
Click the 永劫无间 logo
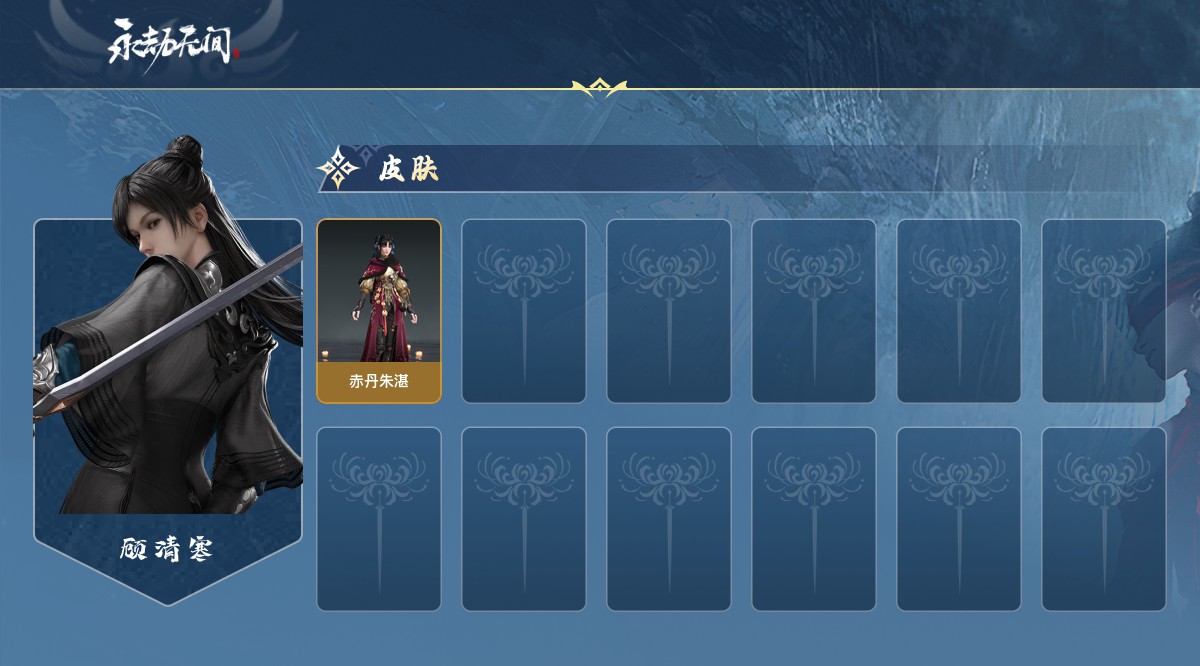(173, 42)
